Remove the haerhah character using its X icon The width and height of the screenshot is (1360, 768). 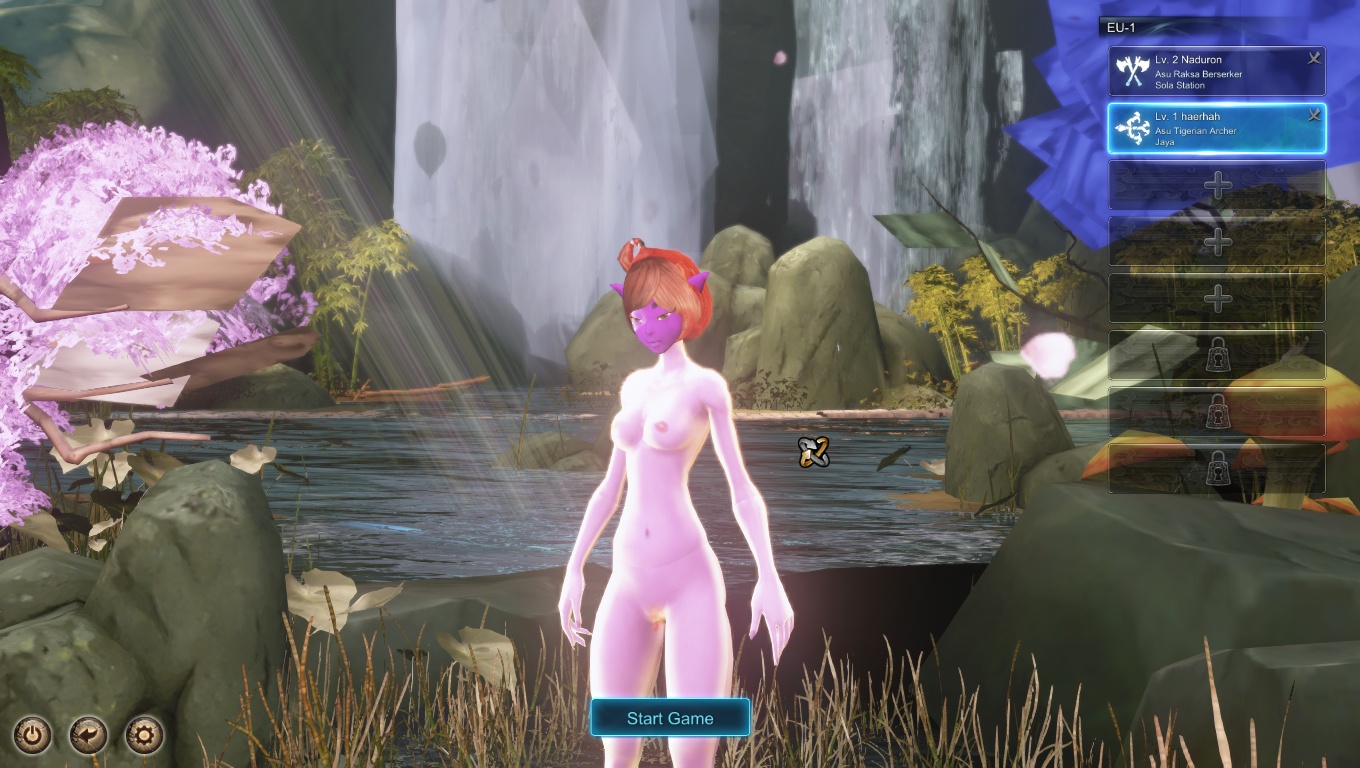coord(1314,116)
